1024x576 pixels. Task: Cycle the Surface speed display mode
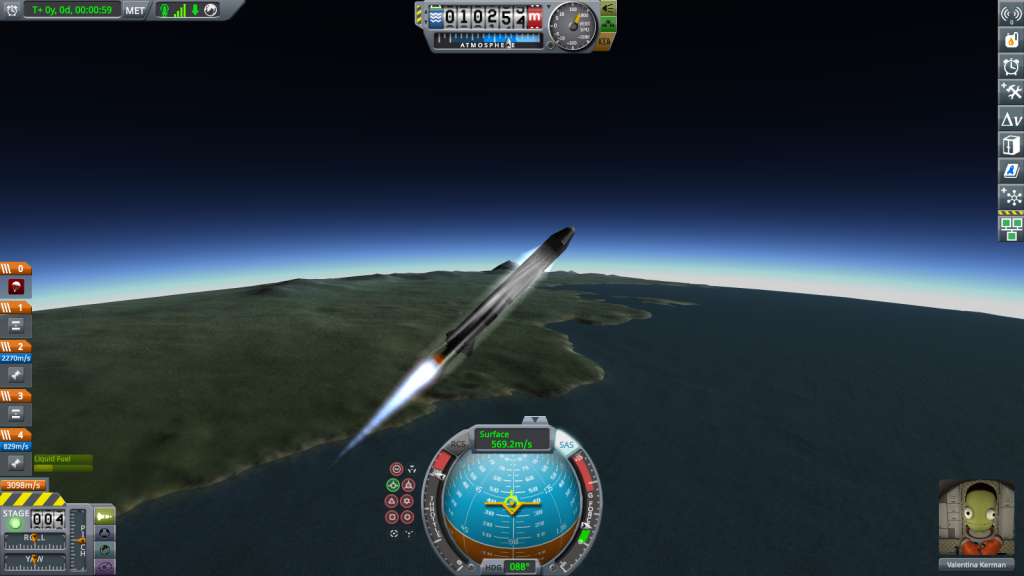coord(512,439)
